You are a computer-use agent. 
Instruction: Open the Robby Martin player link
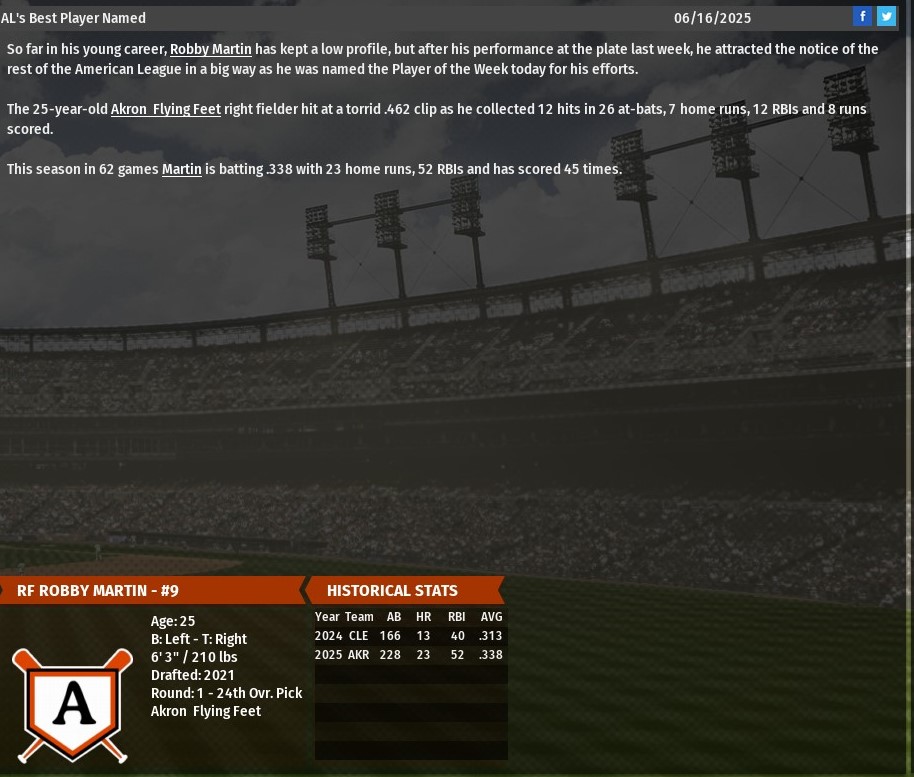[x=210, y=49]
